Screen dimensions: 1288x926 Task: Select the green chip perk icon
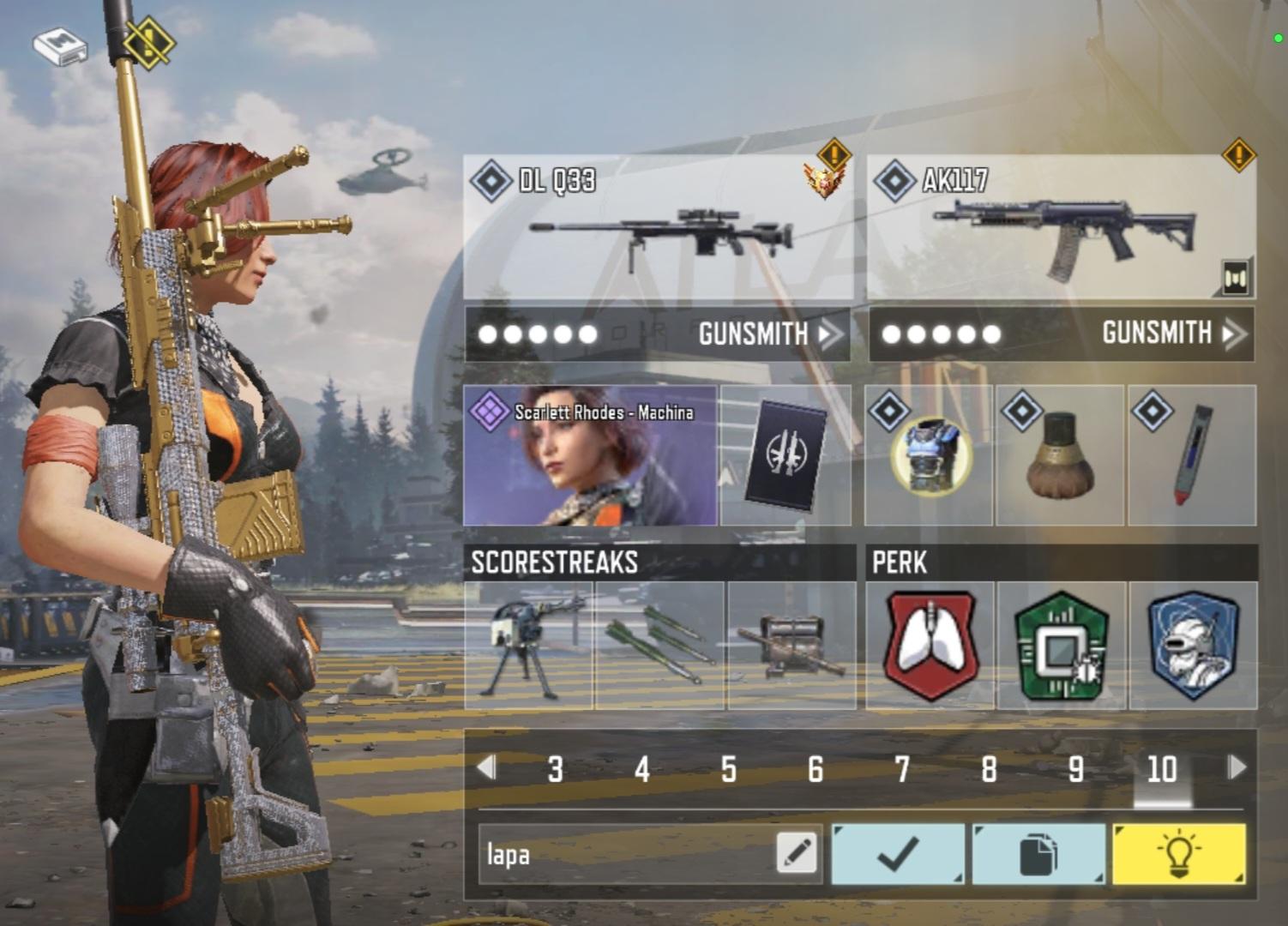(1062, 646)
